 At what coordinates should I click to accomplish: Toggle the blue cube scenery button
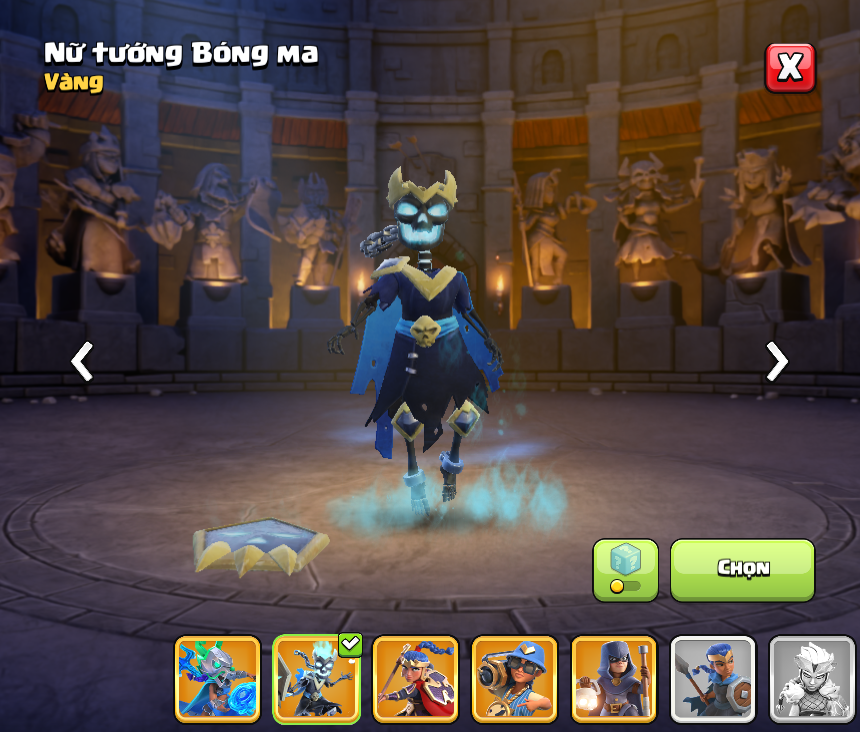[625, 570]
